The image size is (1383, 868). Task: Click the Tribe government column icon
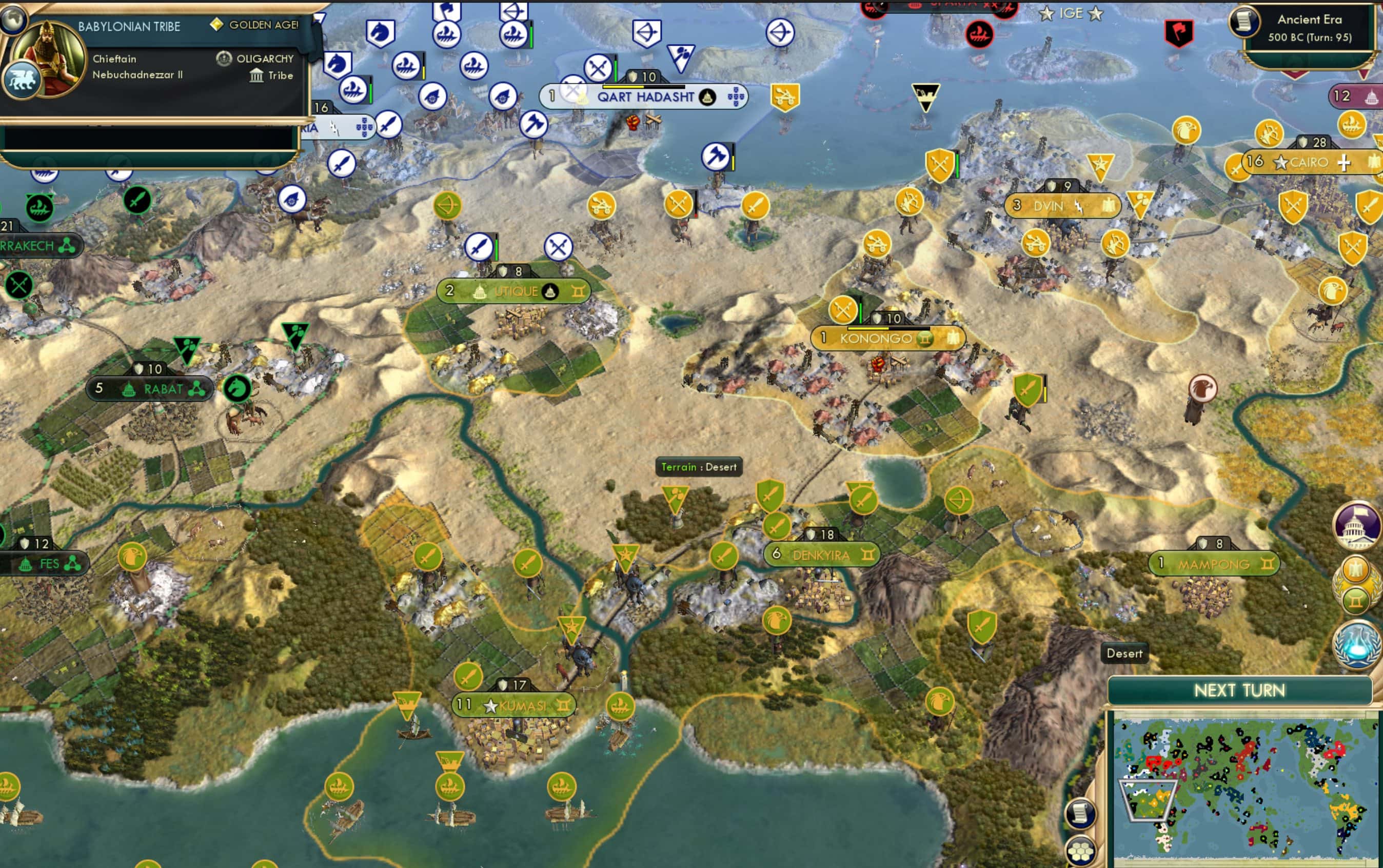coord(257,75)
